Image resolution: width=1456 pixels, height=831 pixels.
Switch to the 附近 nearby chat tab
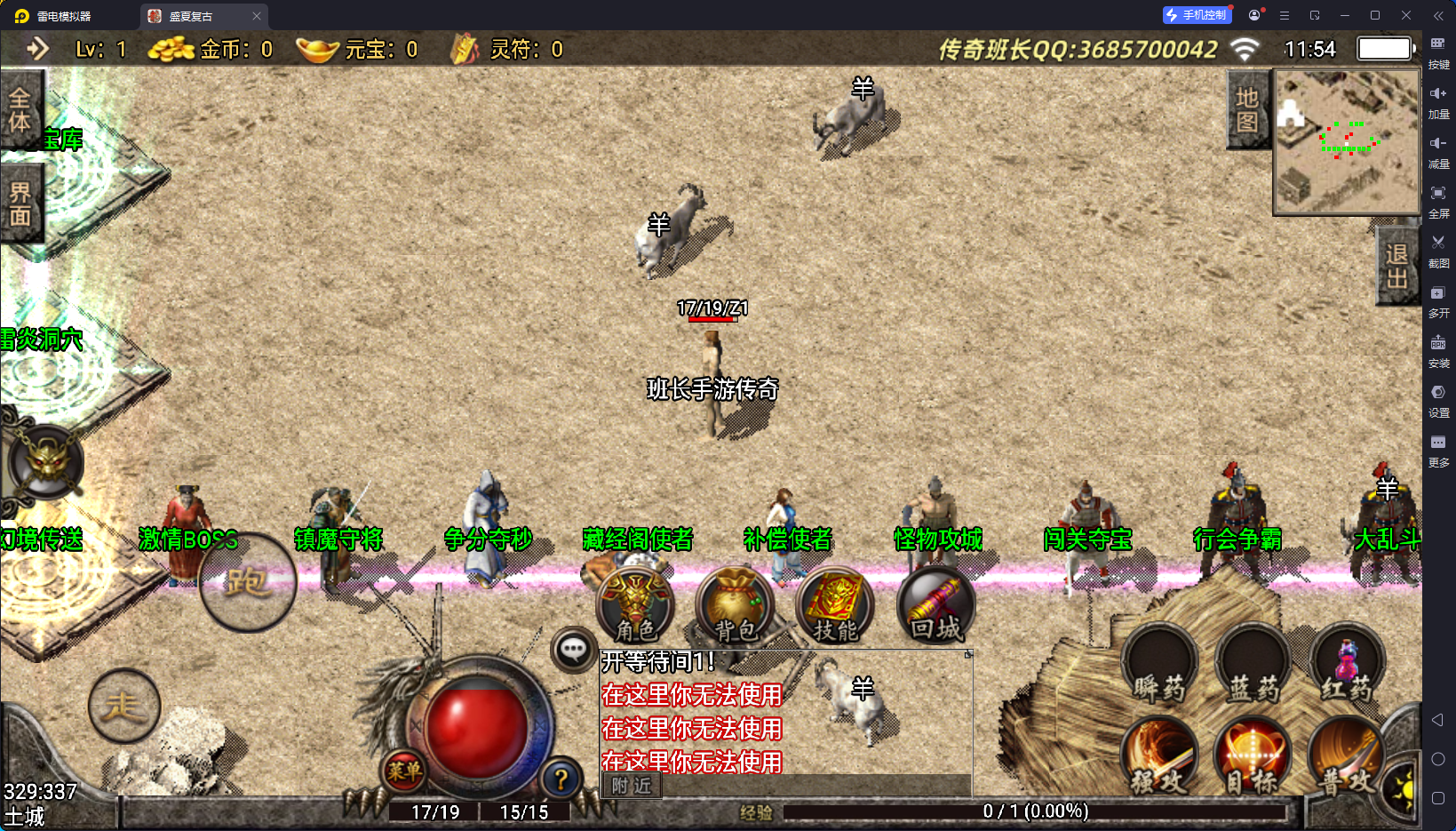(x=632, y=786)
